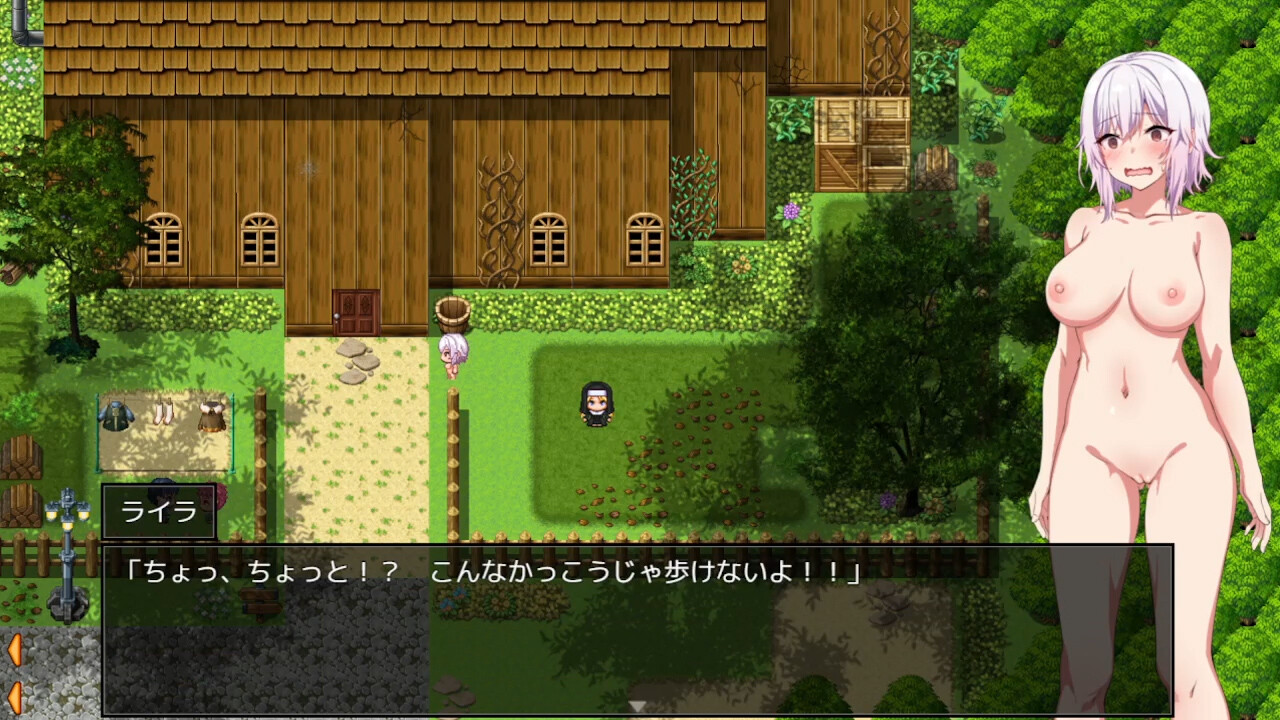Viewport: 1280px width, 720px height.
Task: Select the white socks hanging on the clothesline
Action: [163, 410]
